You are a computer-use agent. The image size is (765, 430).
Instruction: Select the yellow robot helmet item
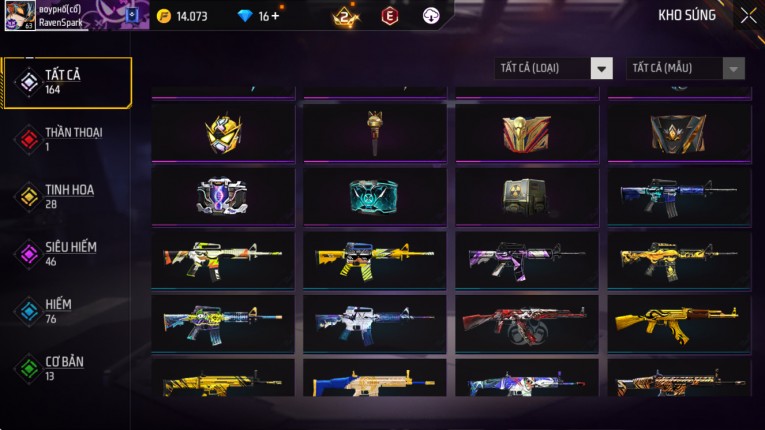[223, 132]
